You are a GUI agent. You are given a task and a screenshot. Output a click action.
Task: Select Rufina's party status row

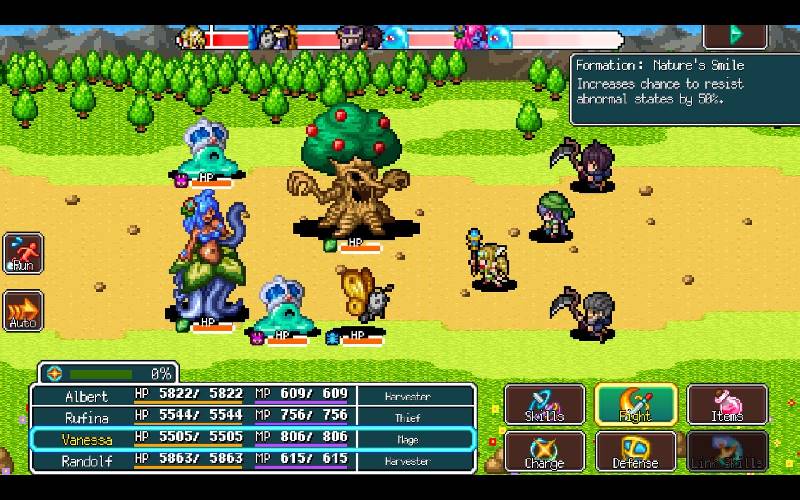click(x=252, y=417)
